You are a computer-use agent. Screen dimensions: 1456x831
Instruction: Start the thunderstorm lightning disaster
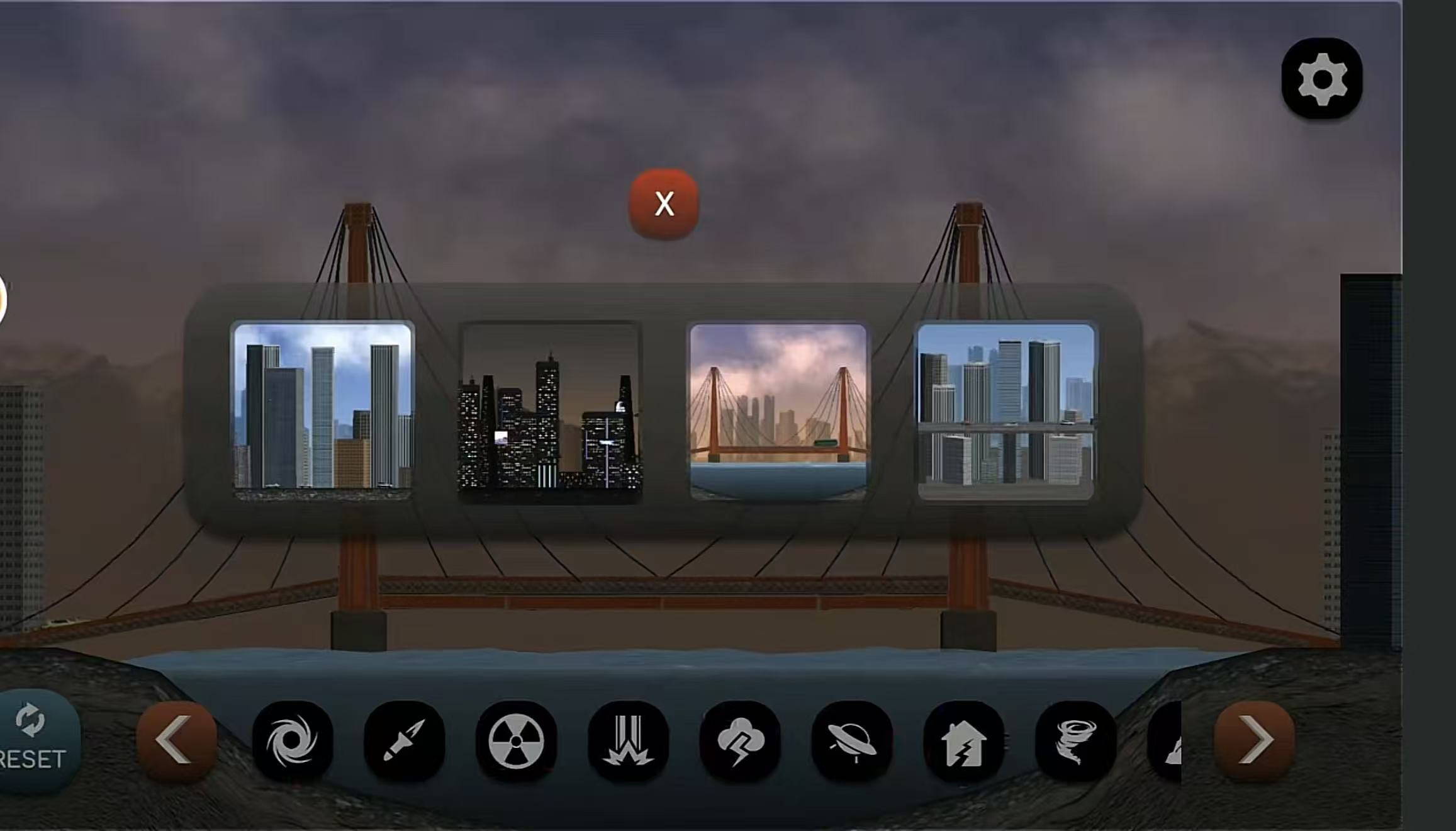[x=740, y=741]
